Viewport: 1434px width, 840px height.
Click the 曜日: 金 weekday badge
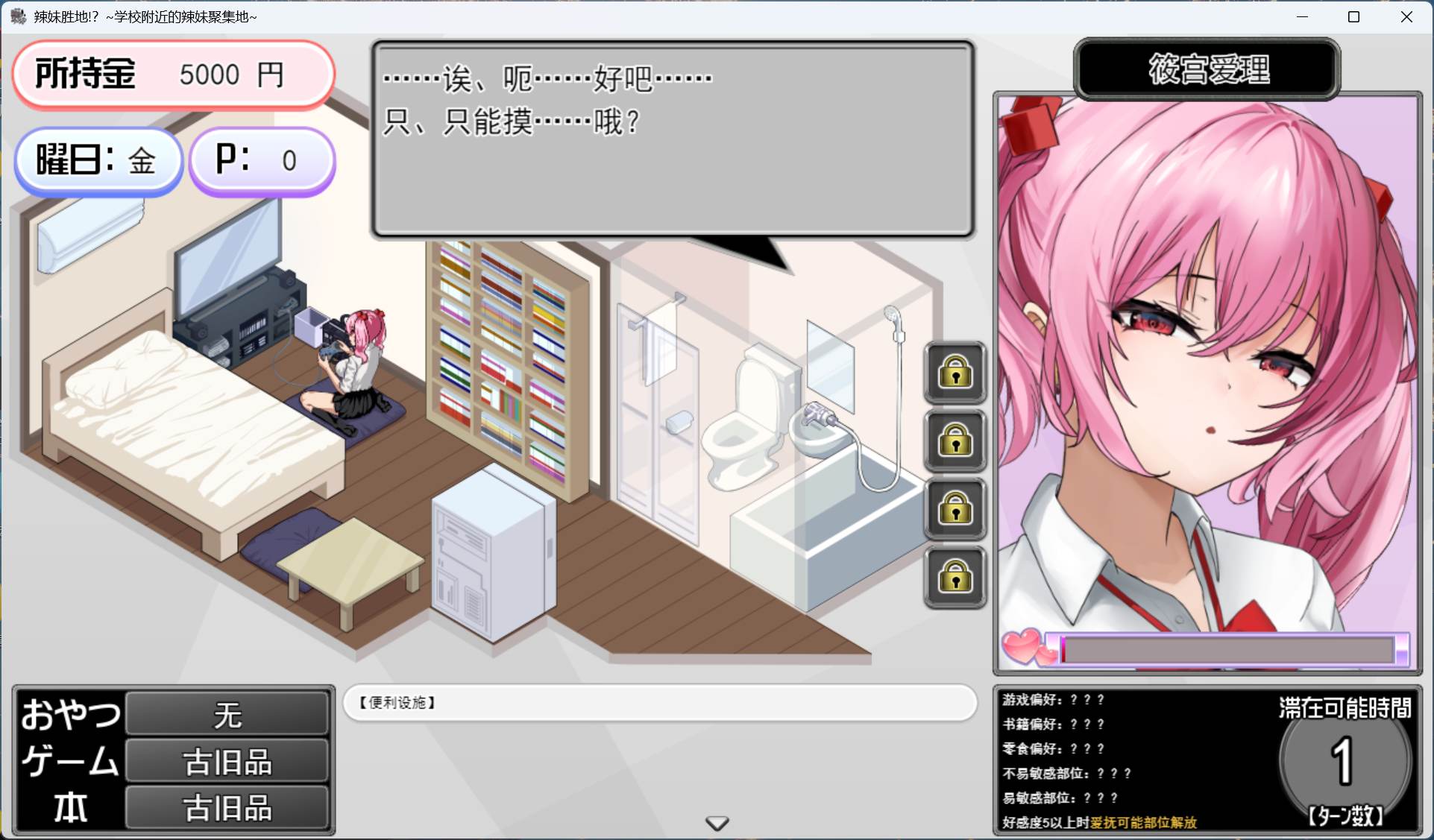click(x=98, y=160)
